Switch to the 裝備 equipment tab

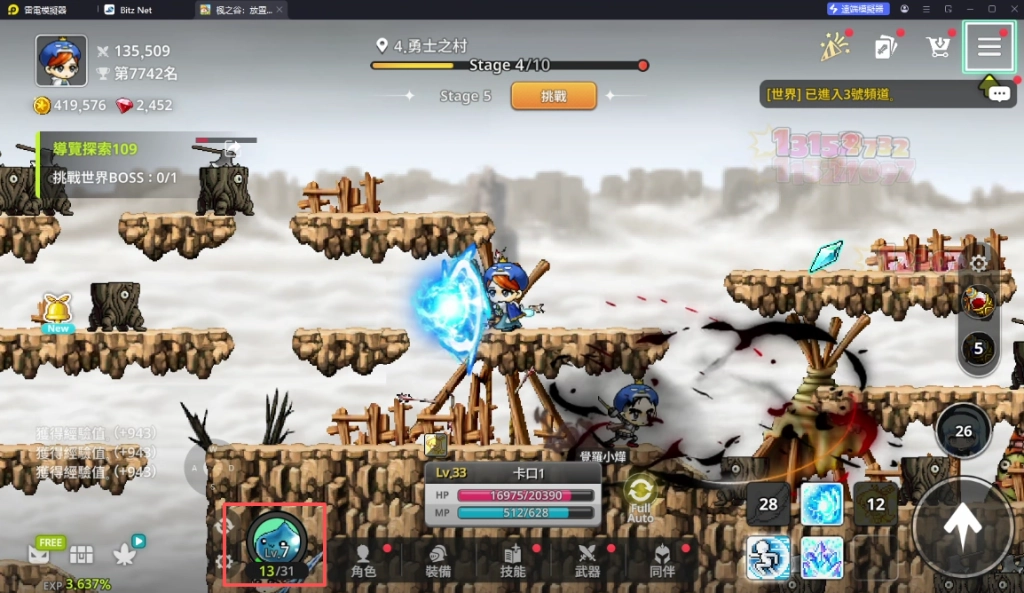click(x=438, y=561)
